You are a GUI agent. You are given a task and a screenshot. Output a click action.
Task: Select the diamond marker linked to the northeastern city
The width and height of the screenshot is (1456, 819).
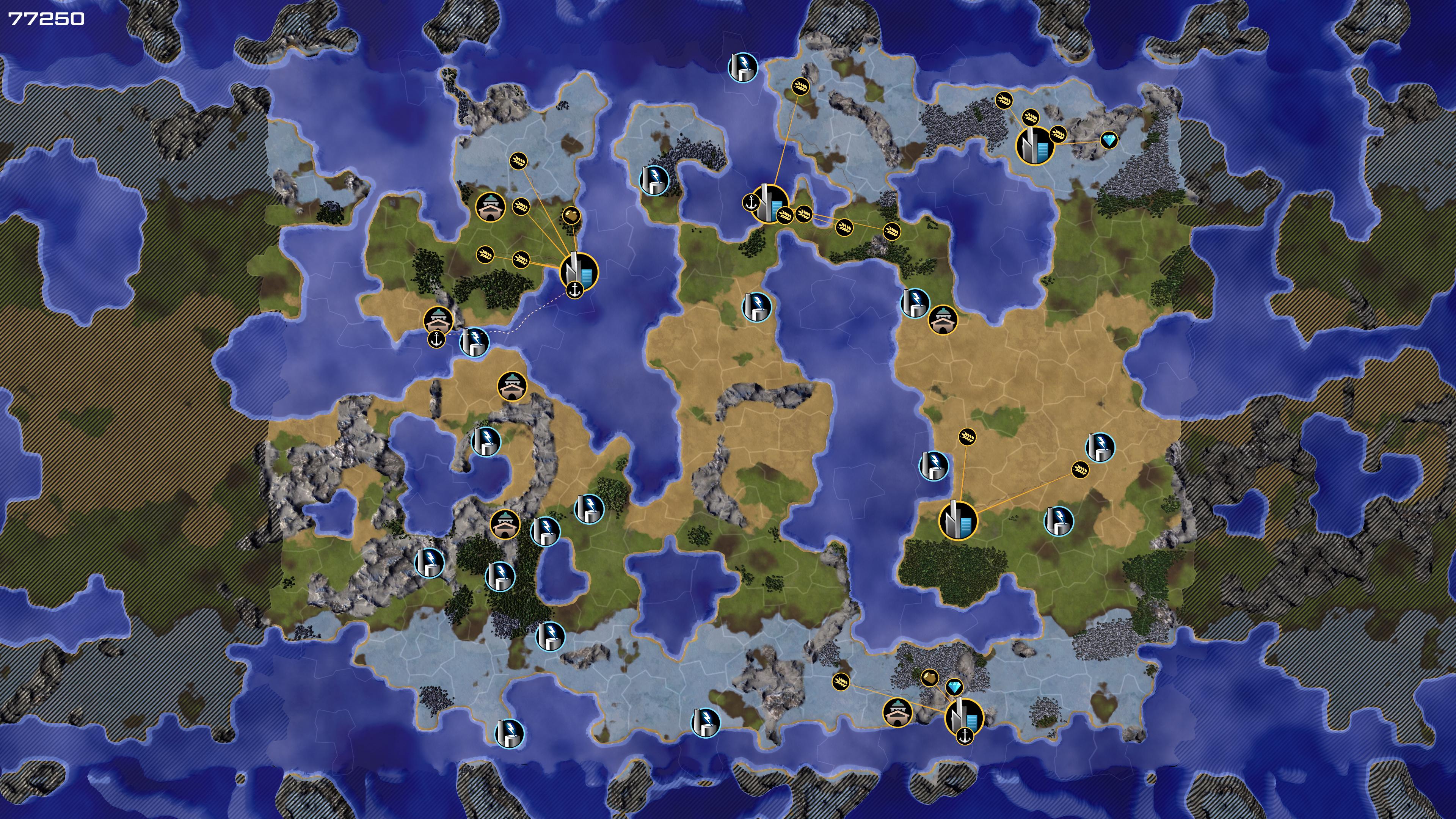1109,140
